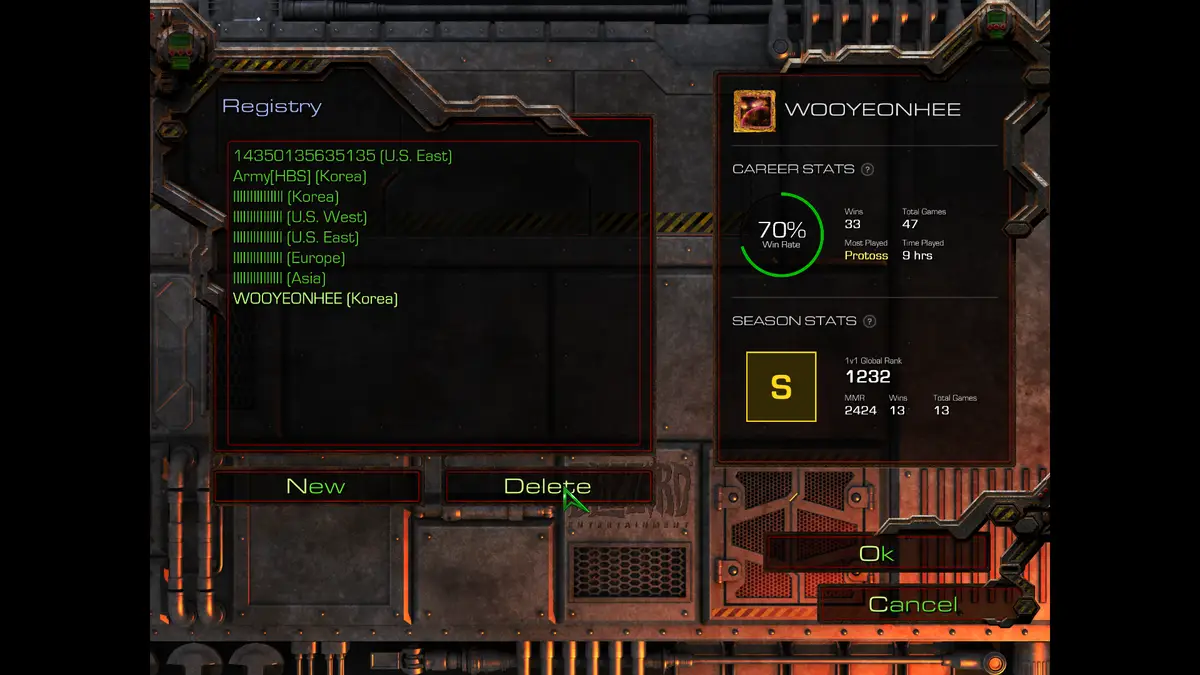Viewport: 1200px width, 675px height.
Task: Choose the barcode profile on Asia
Action: [x=279, y=278]
